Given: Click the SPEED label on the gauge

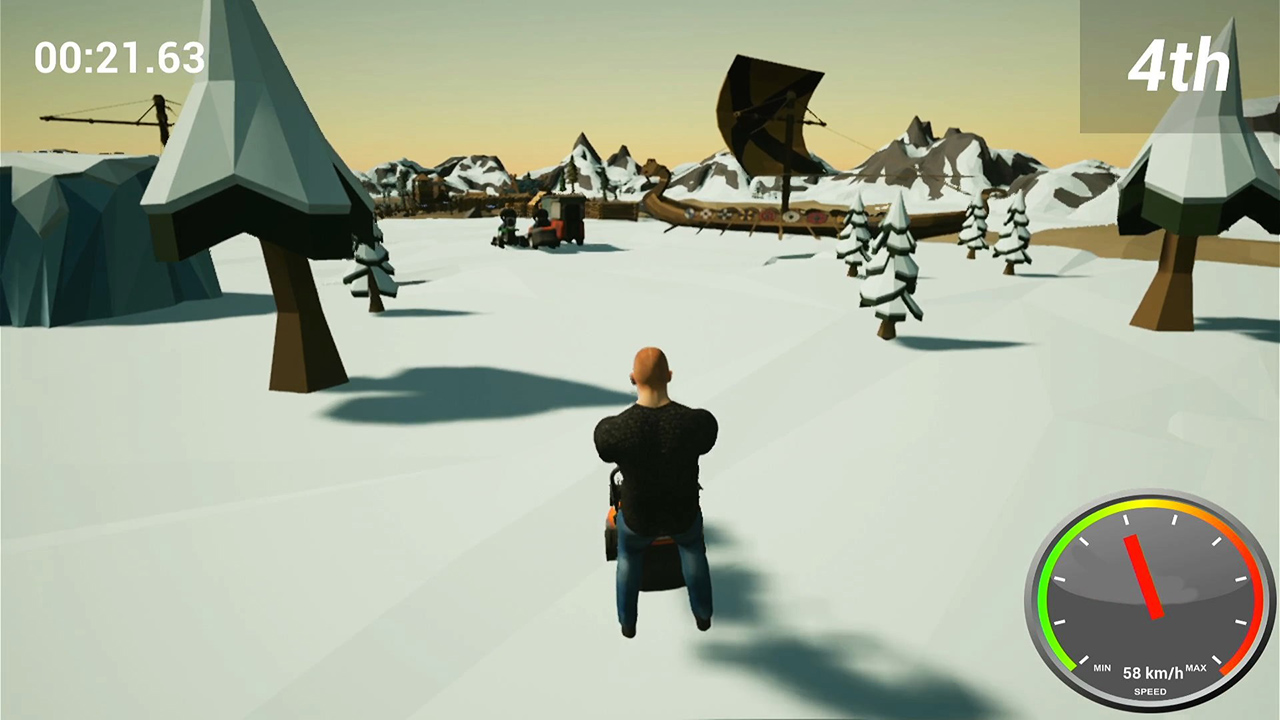Looking at the screenshot, I should [1149, 691].
